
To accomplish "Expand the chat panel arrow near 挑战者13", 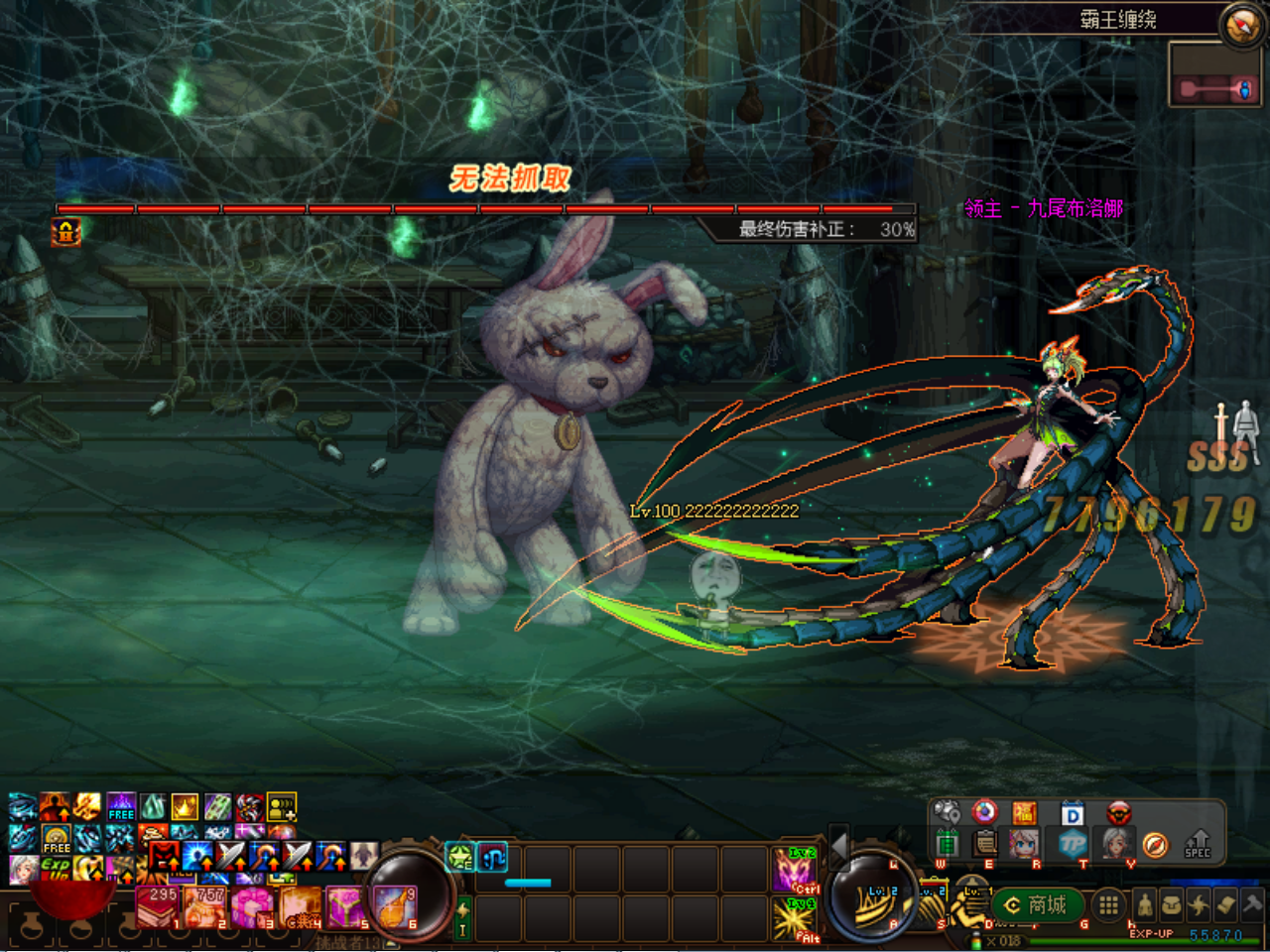I will tap(390, 943).
